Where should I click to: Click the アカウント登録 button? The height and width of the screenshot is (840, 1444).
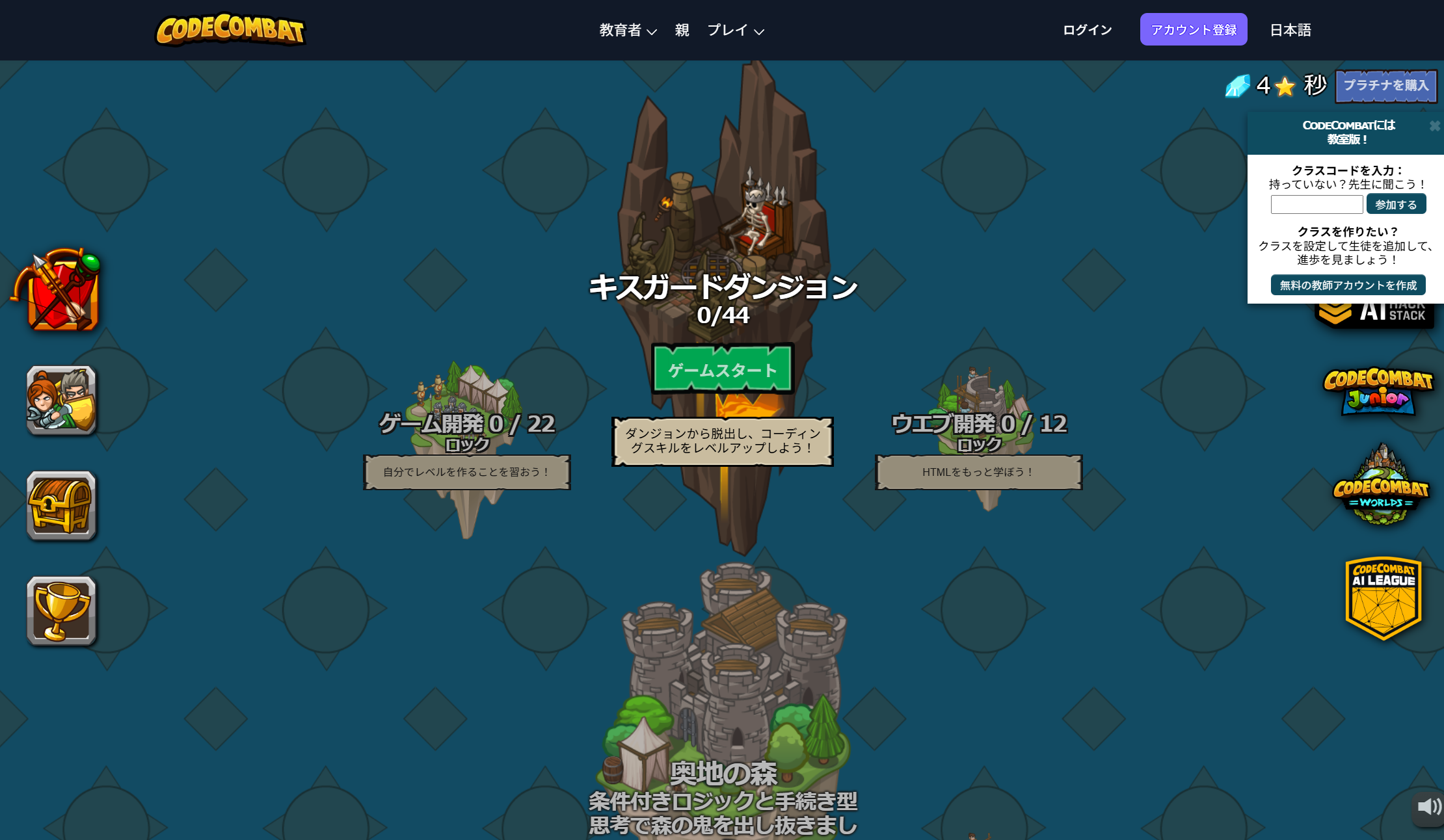click(1193, 30)
